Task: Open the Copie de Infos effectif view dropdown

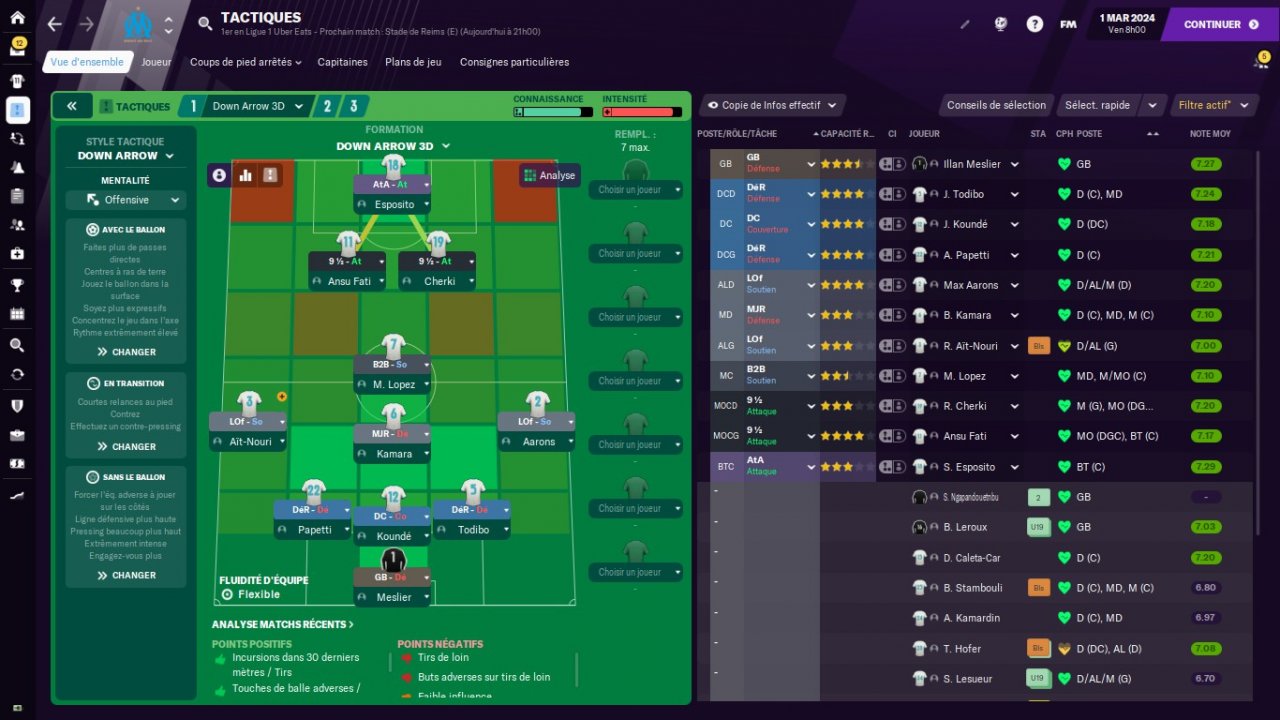Action: pyautogui.click(x=772, y=105)
